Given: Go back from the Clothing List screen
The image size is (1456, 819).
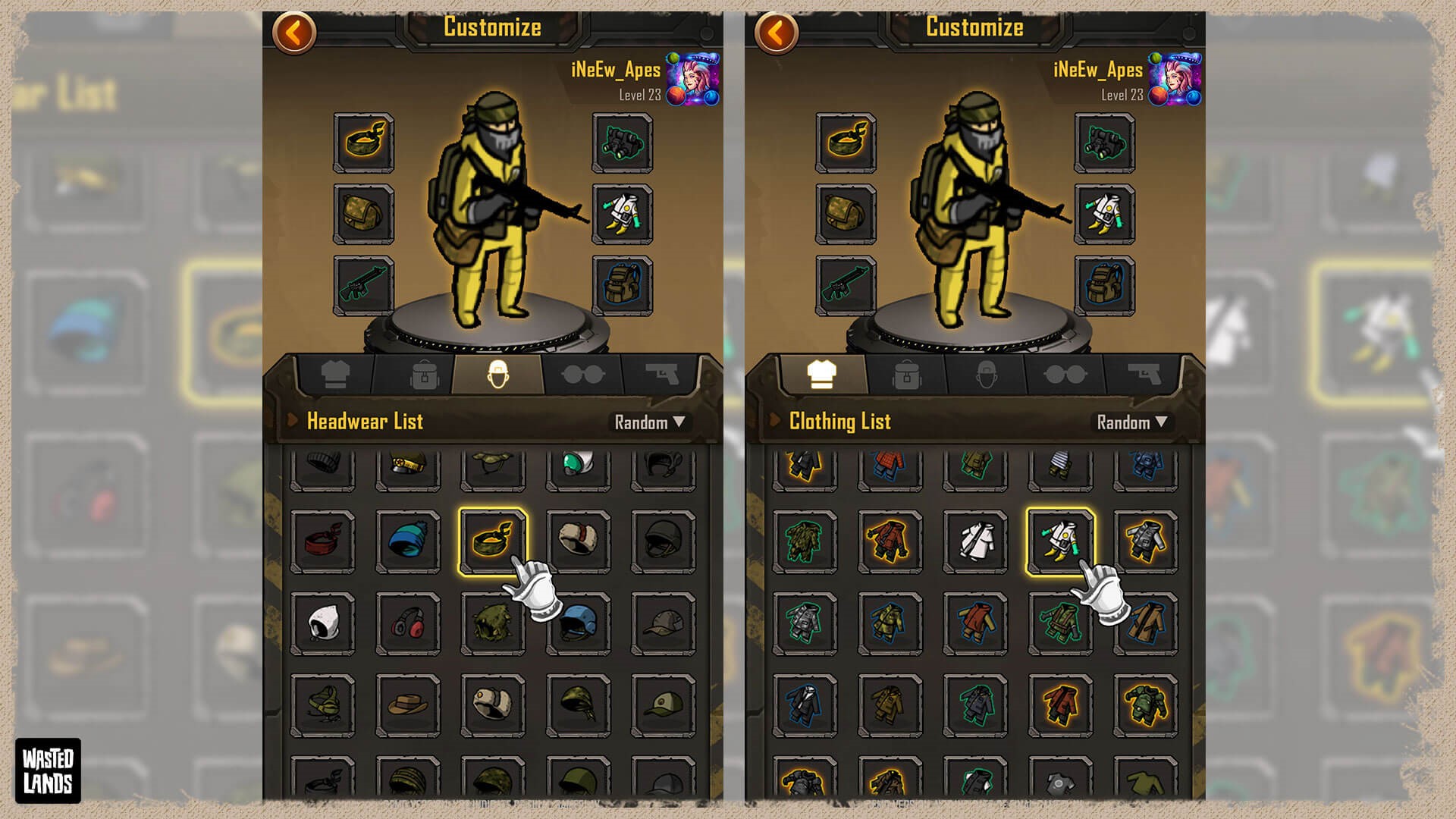Looking at the screenshot, I should pyautogui.click(x=776, y=33).
